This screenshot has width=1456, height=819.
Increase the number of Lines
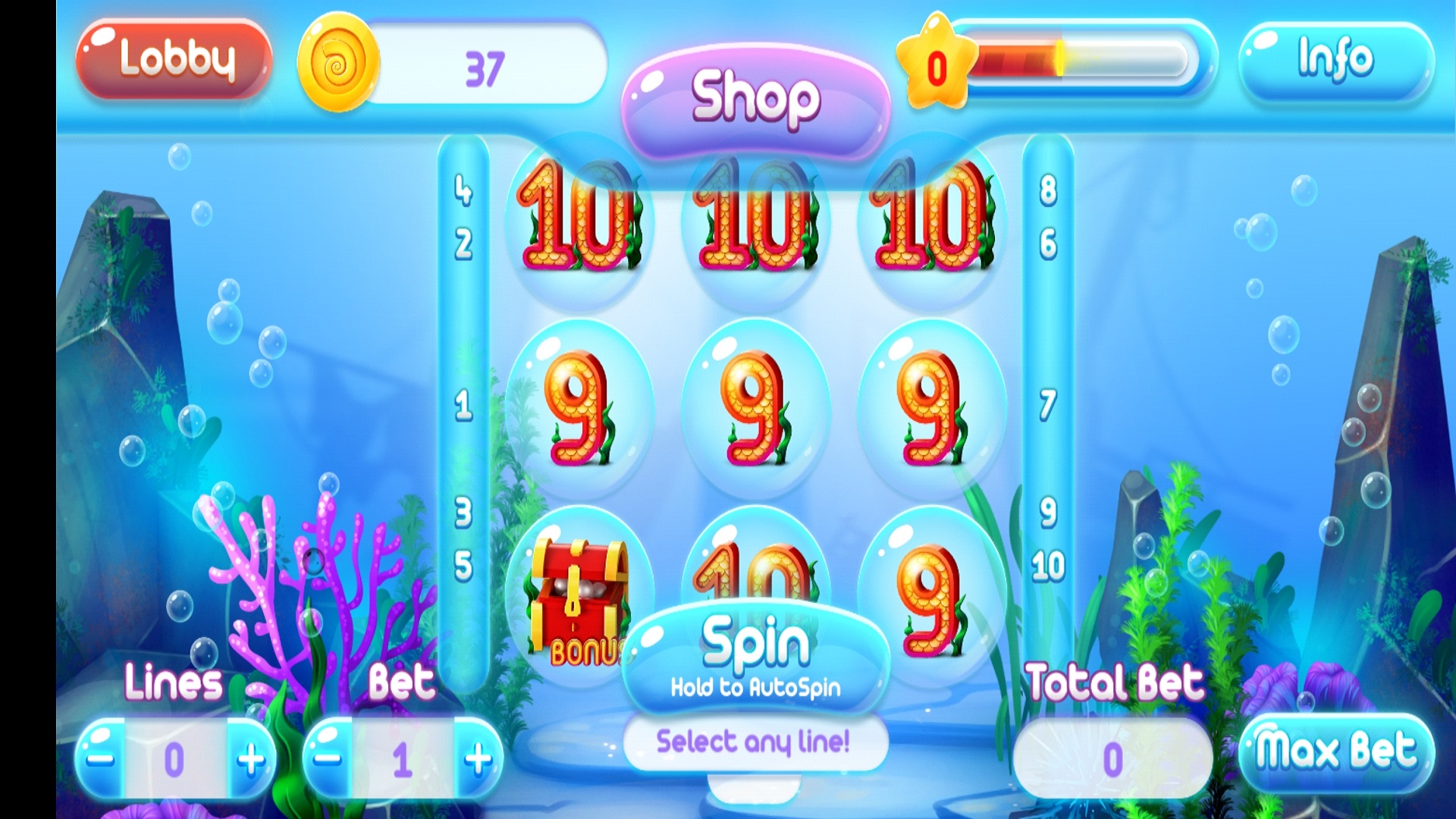coord(252,759)
